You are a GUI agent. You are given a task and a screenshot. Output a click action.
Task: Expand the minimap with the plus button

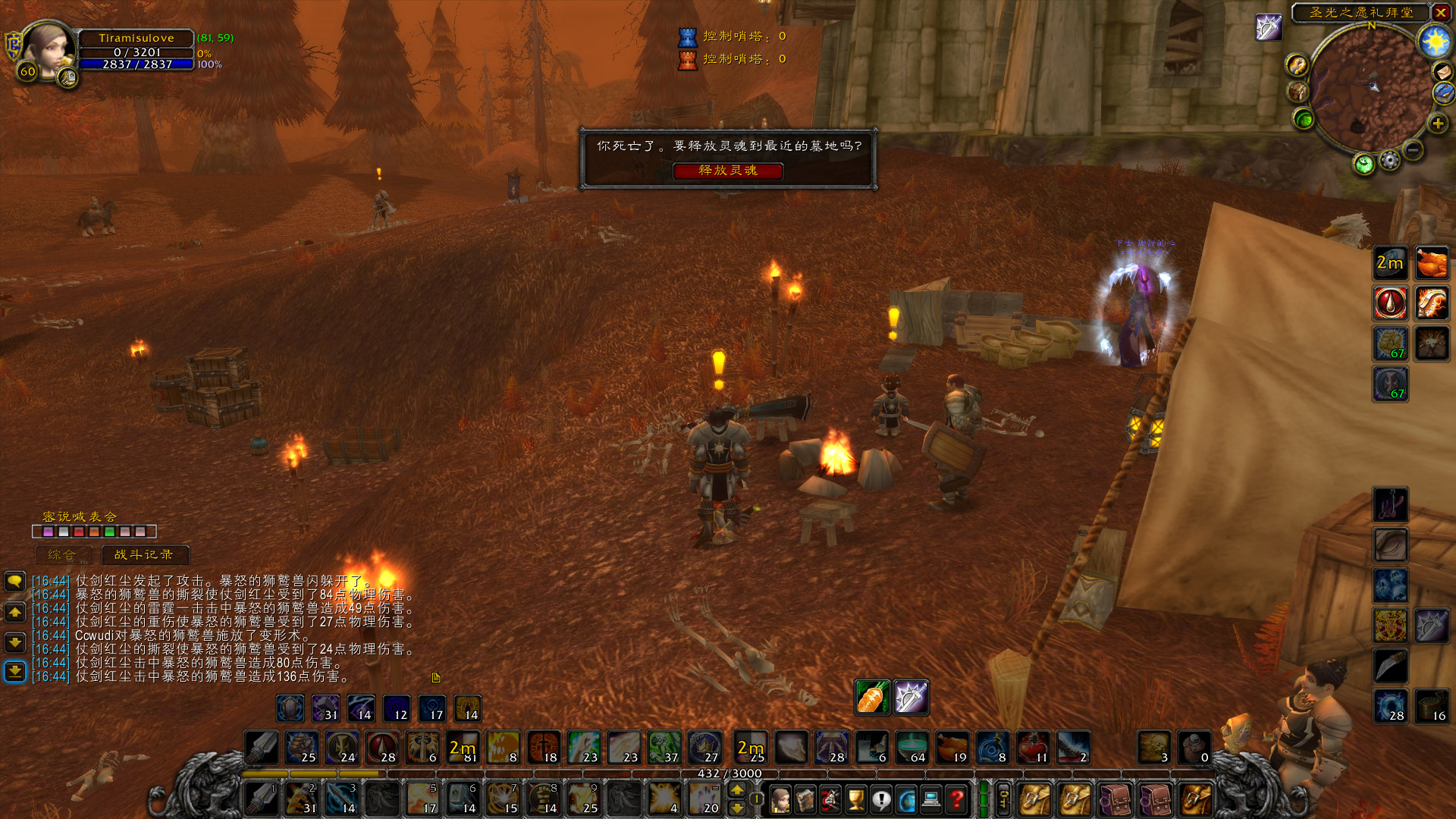click(1440, 124)
